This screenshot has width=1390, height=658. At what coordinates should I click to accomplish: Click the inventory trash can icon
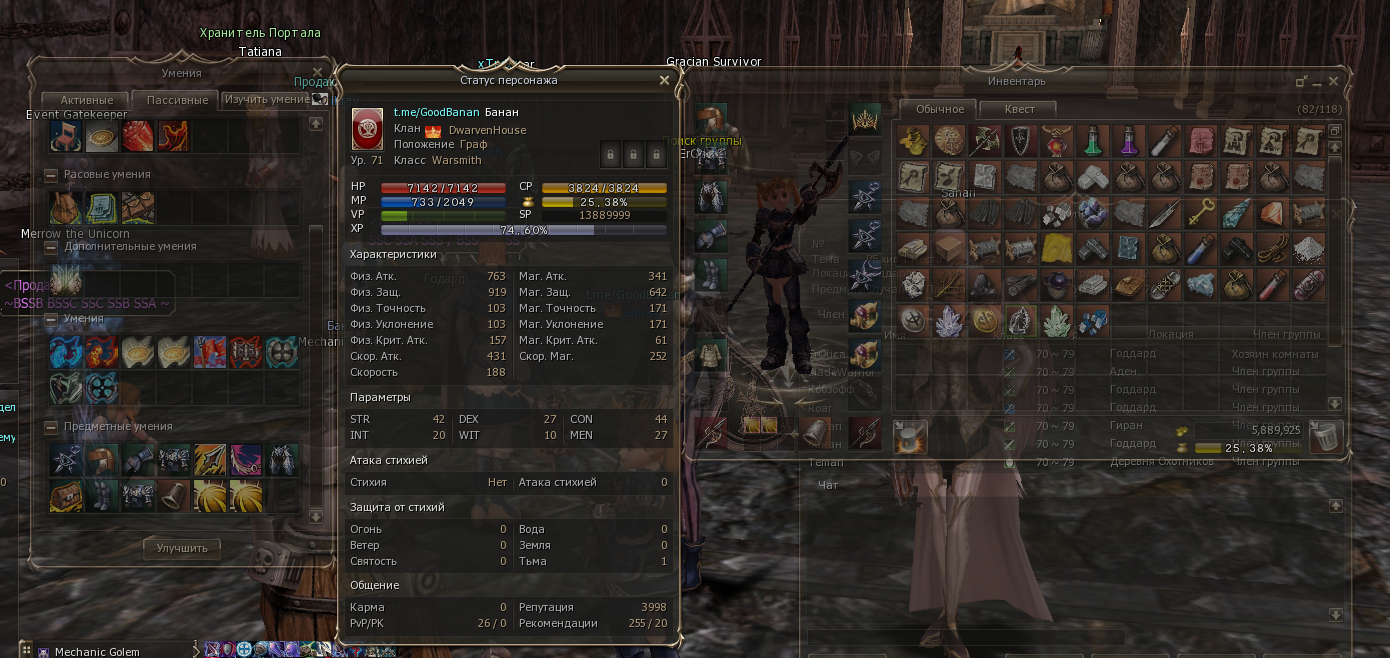tap(1323, 436)
